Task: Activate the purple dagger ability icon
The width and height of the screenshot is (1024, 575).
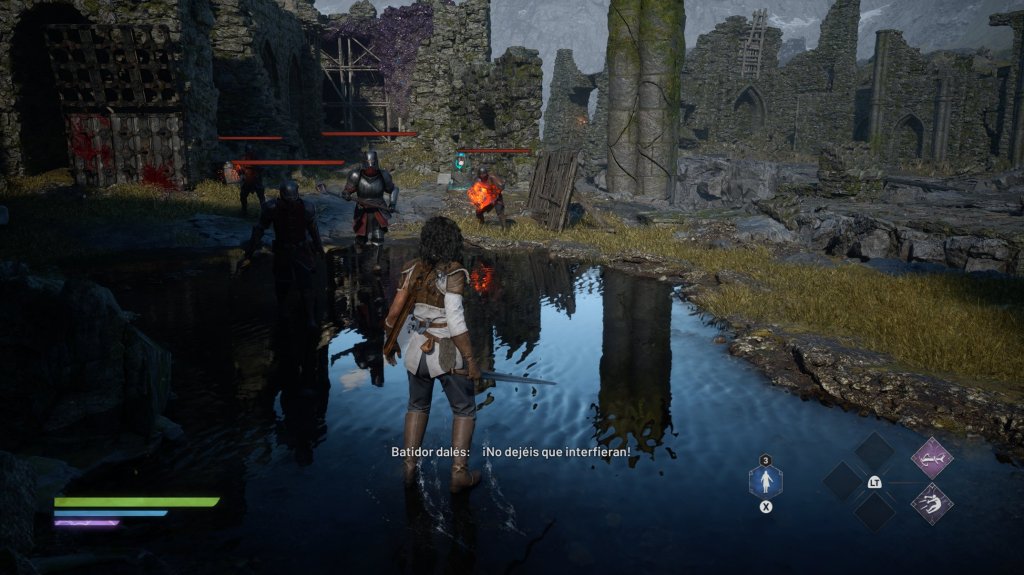Action: [931, 458]
